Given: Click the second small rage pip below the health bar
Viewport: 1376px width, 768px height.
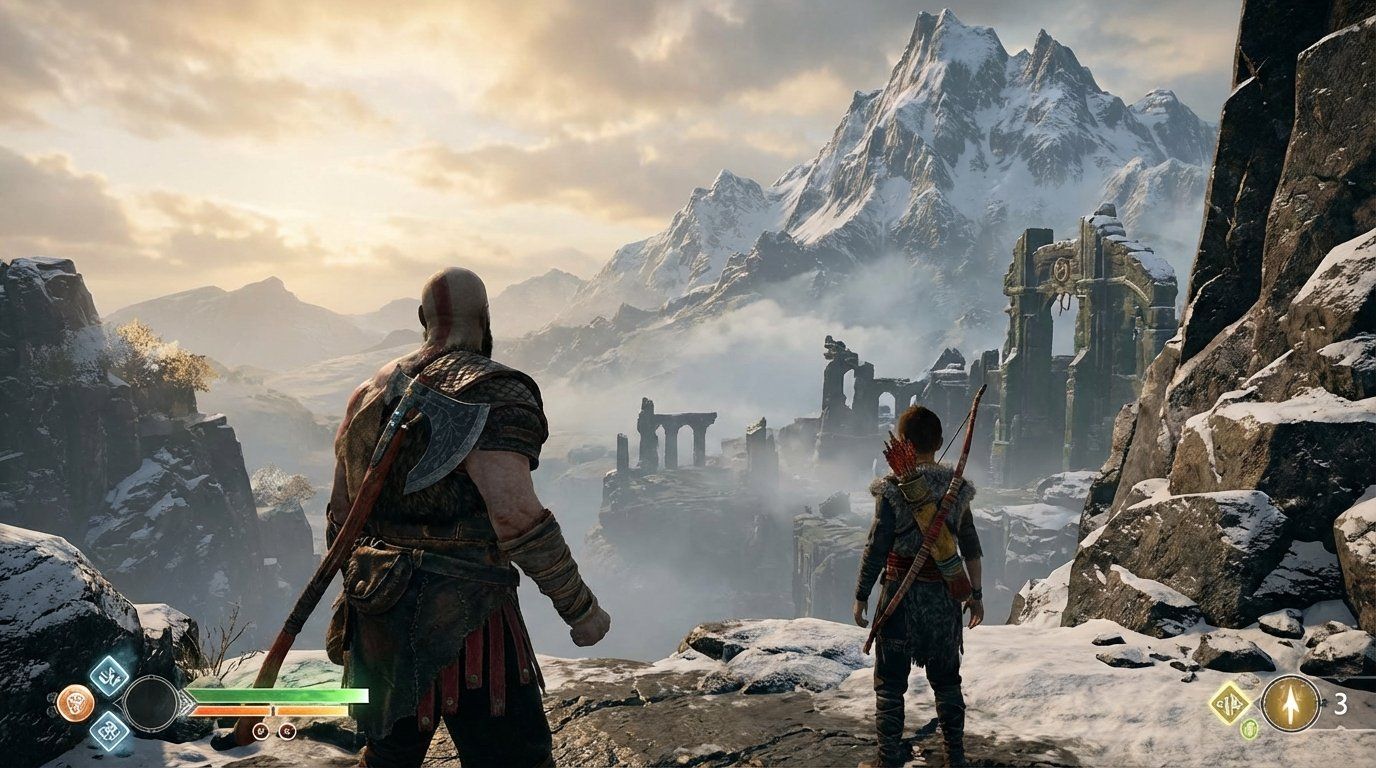Looking at the screenshot, I should (x=289, y=732).
